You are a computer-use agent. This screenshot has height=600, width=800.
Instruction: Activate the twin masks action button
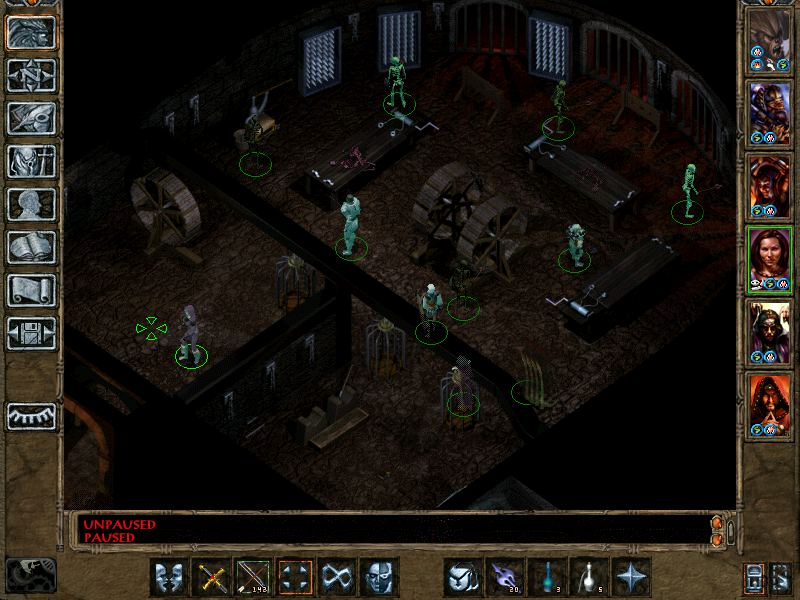(169, 577)
